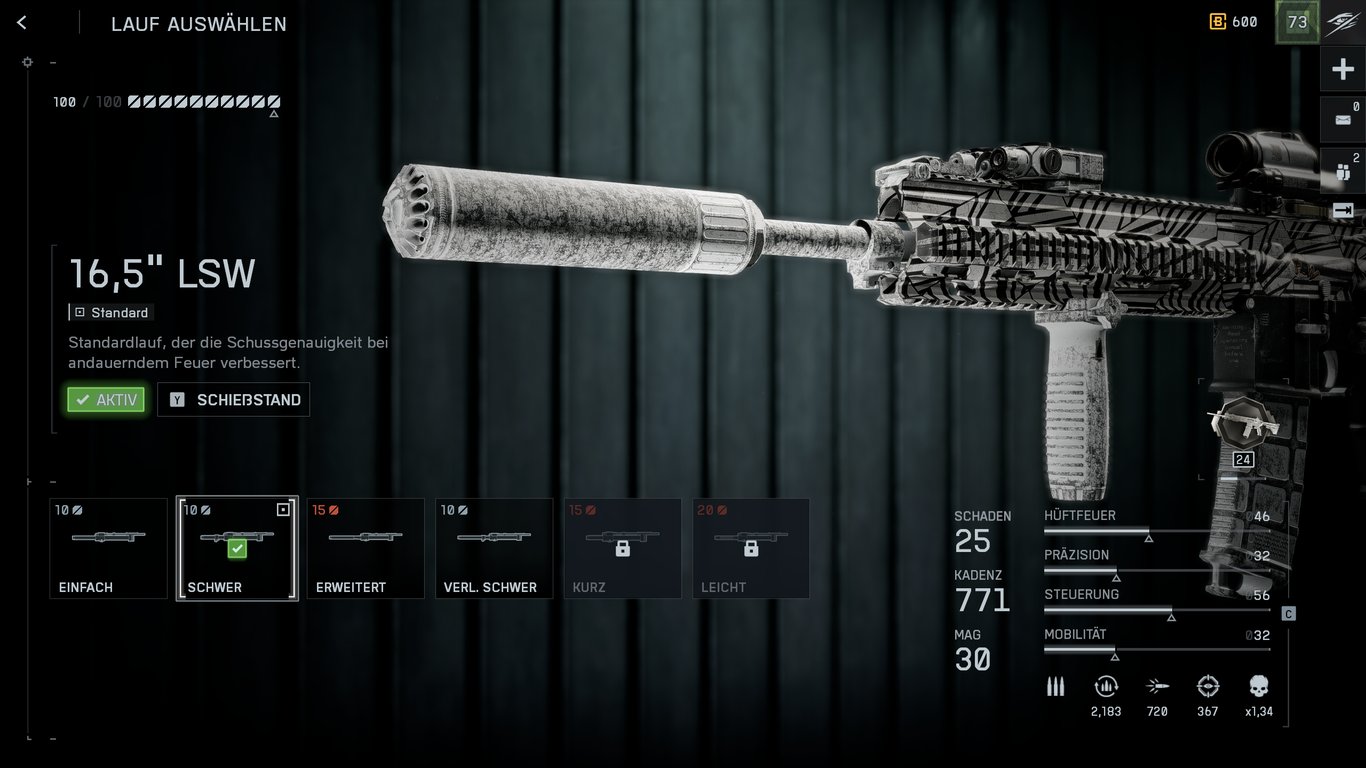Click the 600 currency balance

pos(1234,22)
